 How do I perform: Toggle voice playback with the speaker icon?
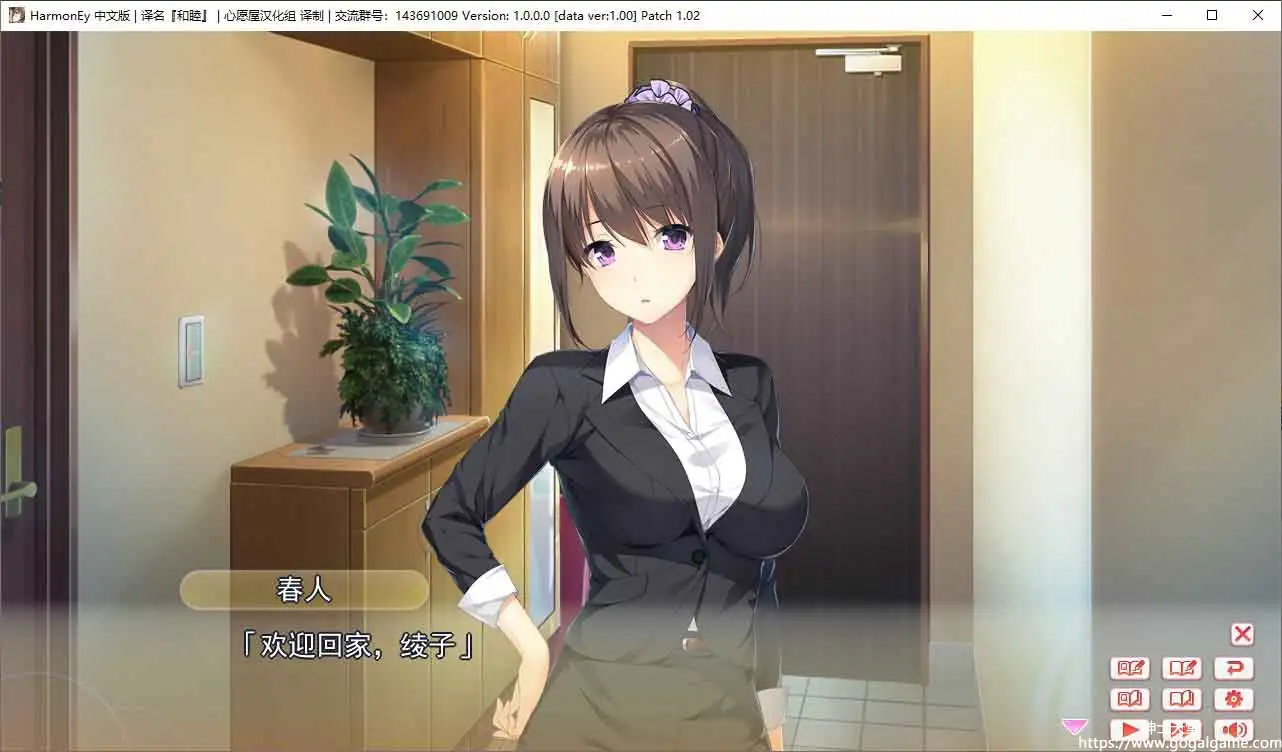click(x=1234, y=728)
